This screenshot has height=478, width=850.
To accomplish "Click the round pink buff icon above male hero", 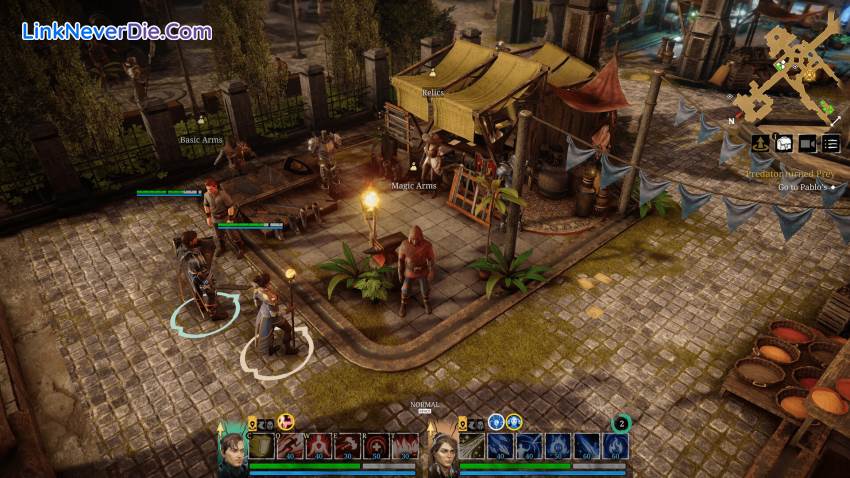I will (x=286, y=422).
